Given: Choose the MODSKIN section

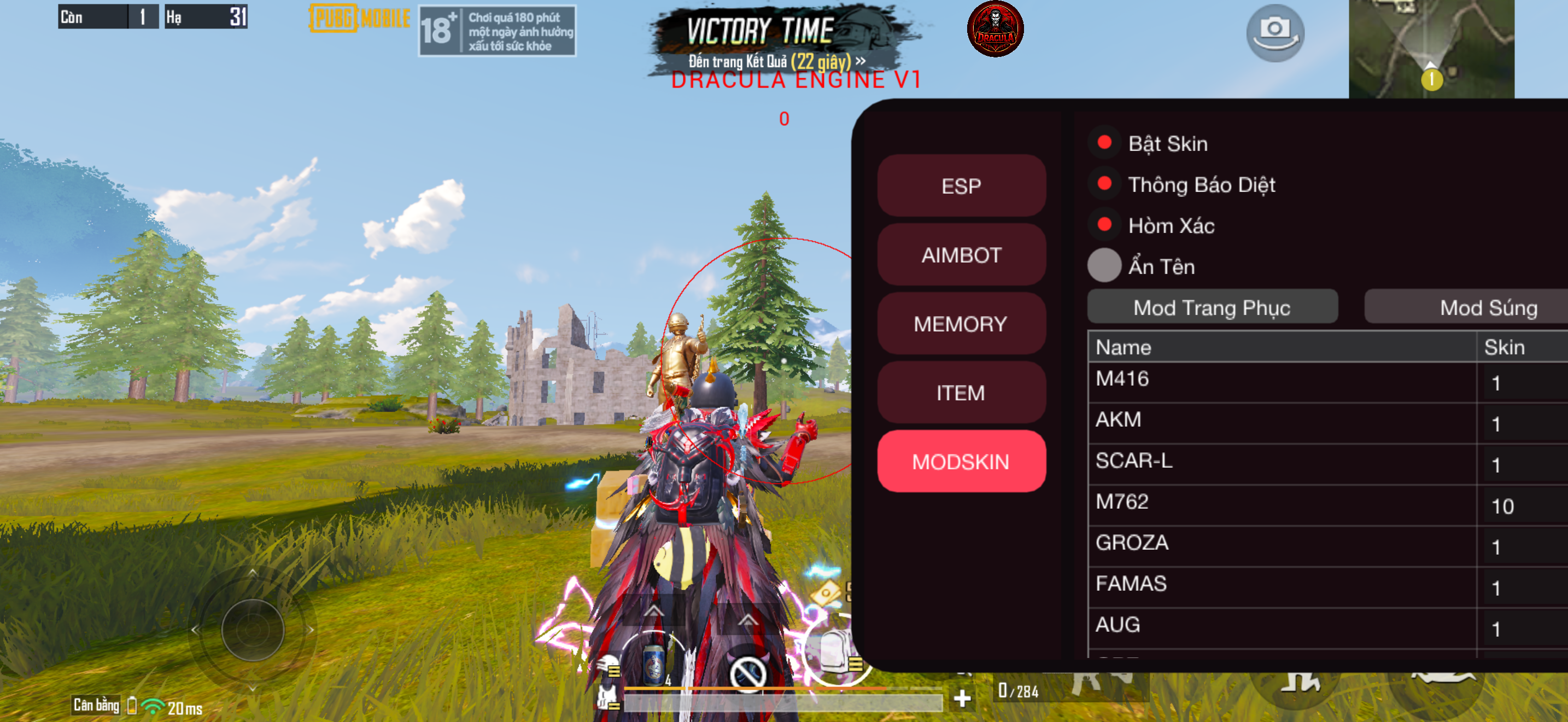Looking at the screenshot, I should pos(961,462).
